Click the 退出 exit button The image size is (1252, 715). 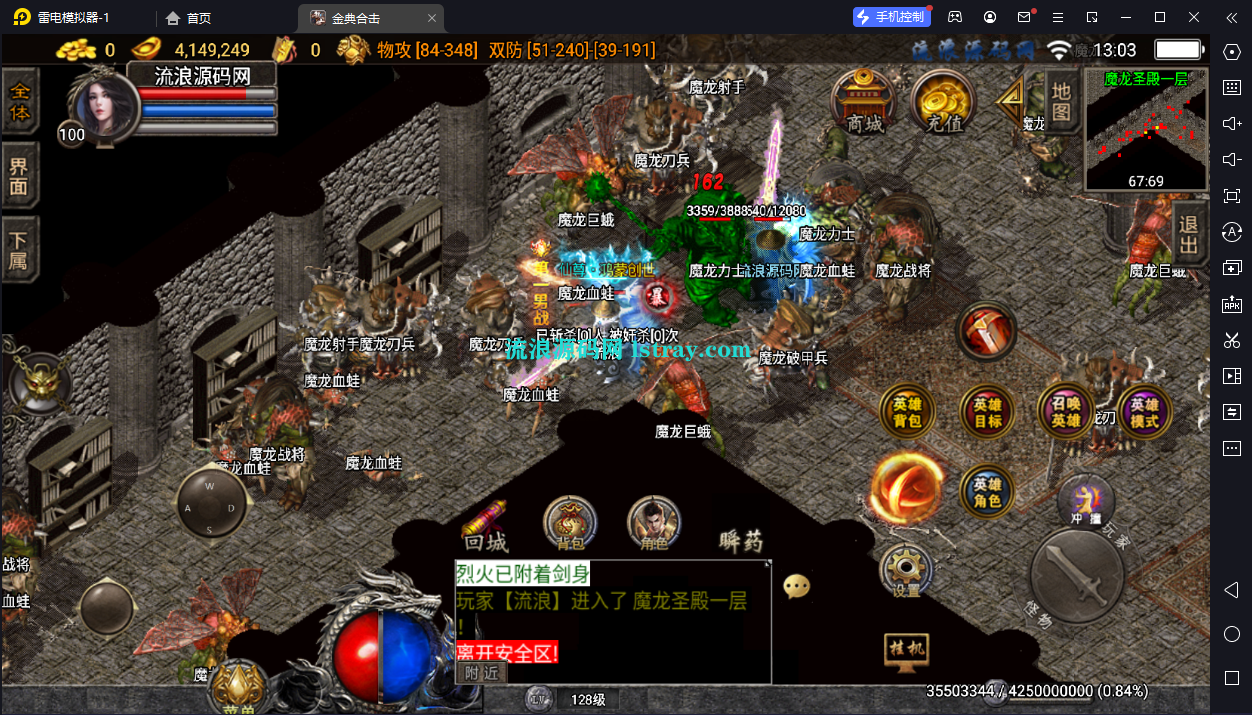click(x=1188, y=235)
